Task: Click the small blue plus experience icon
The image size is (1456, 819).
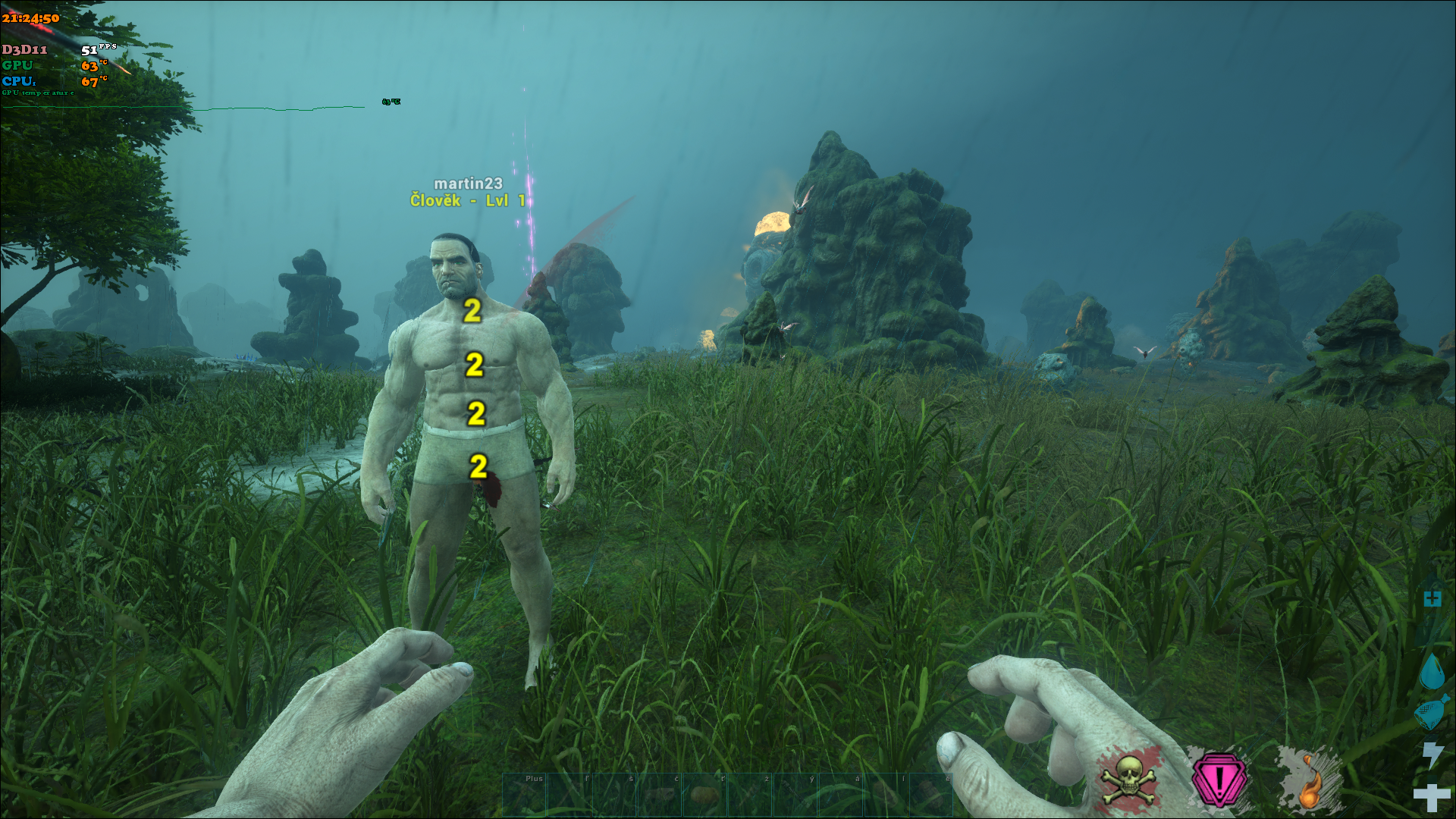Action: [1432, 599]
